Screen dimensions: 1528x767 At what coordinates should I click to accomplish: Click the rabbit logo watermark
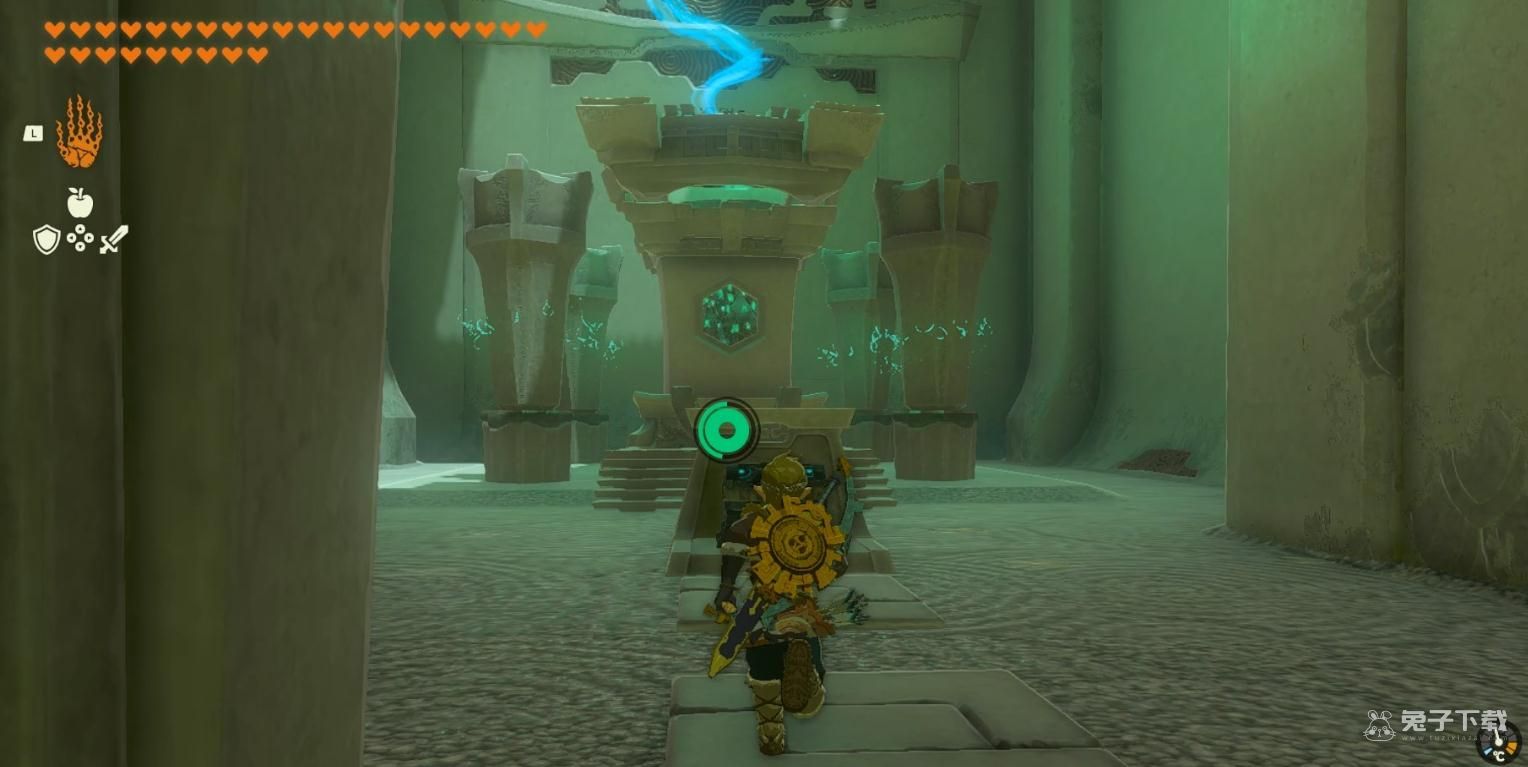[x=1380, y=724]
